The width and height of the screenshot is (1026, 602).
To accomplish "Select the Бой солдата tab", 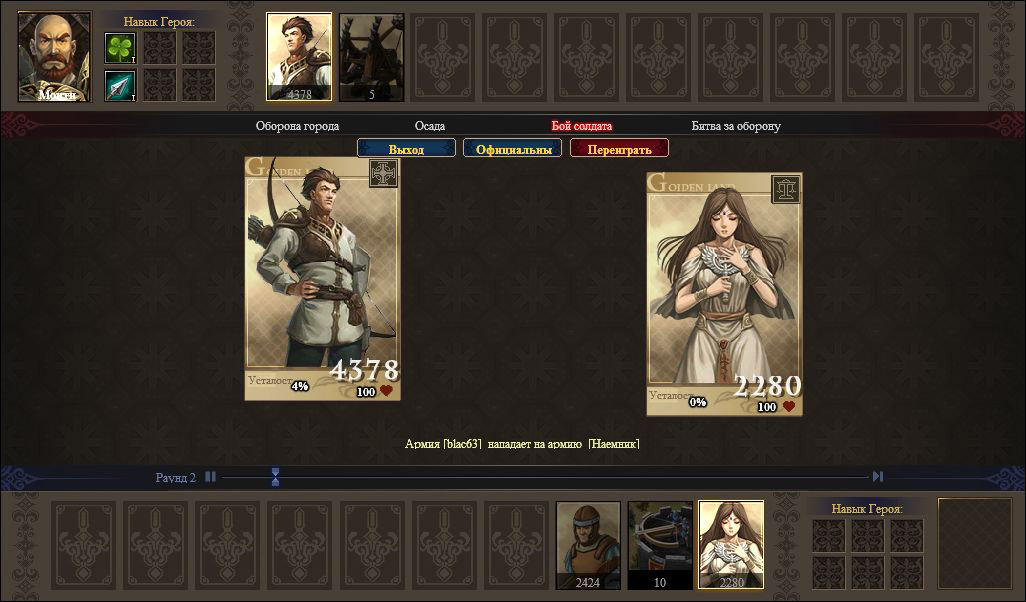I will coord(581,126).
